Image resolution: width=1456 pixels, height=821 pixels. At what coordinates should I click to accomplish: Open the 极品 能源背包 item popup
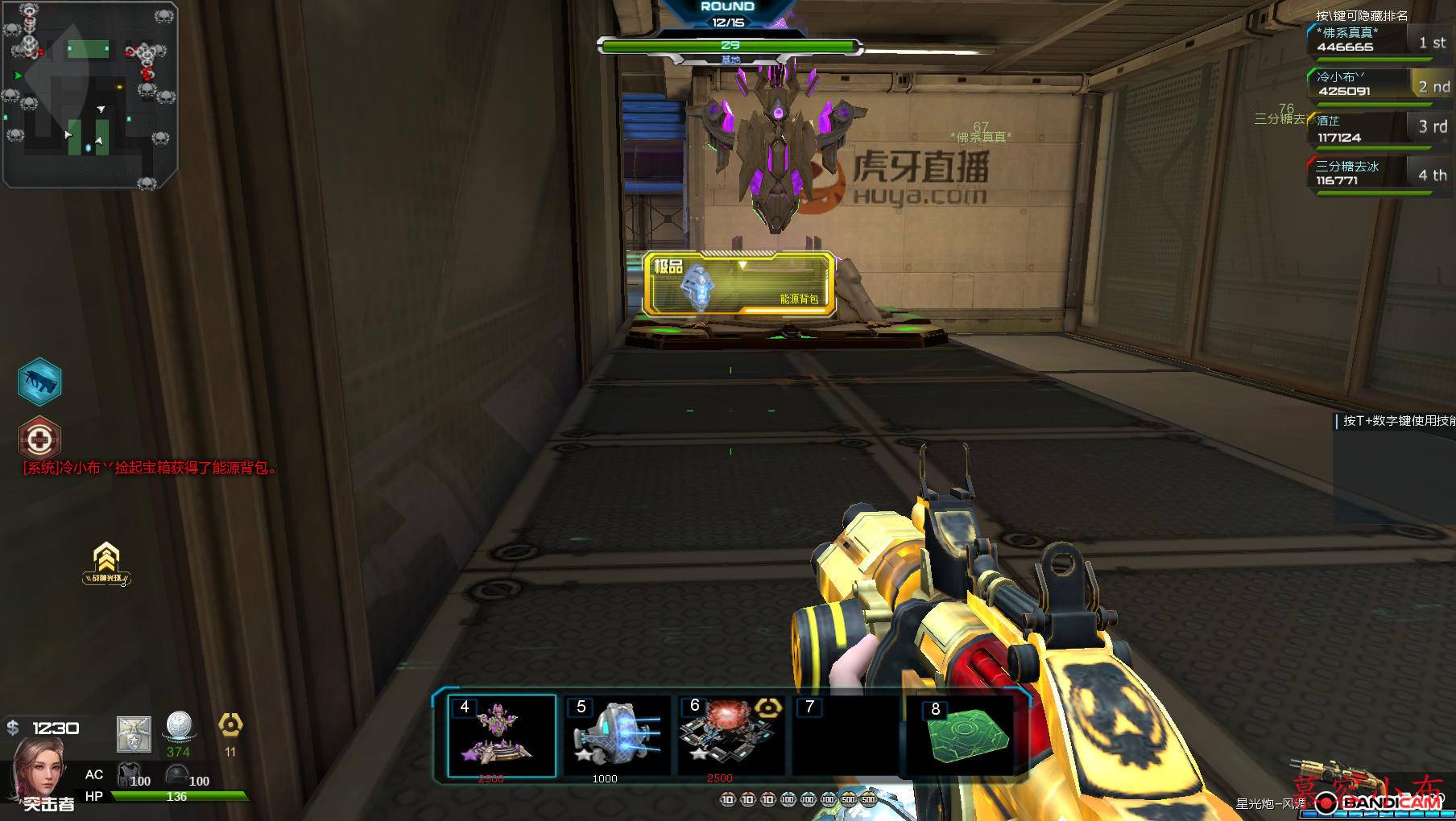(x=738, y=283)
